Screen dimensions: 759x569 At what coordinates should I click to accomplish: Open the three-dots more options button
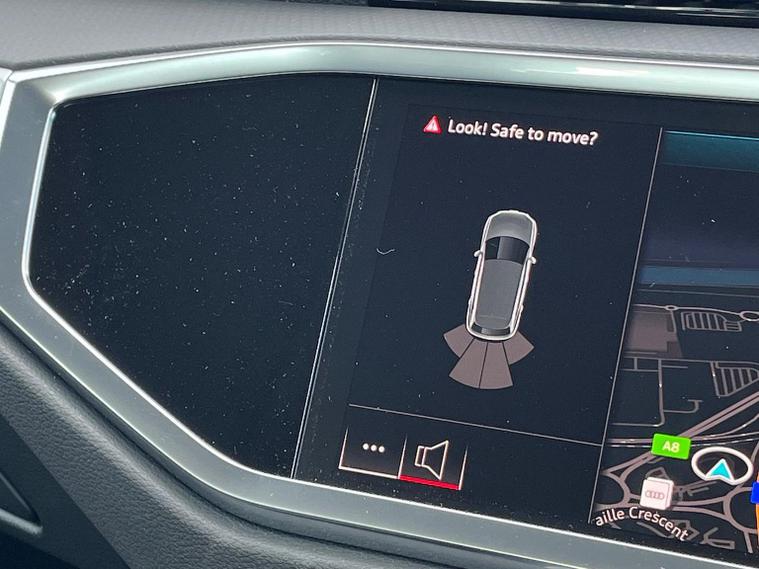tap(373, 448)
